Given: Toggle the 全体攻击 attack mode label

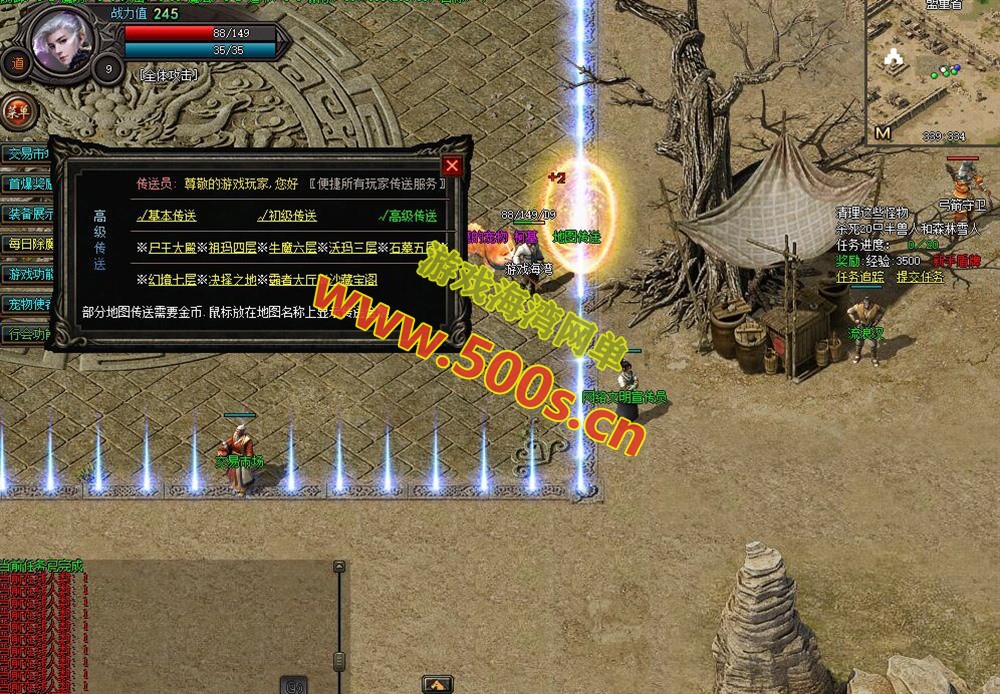Looking at the screenshot, I should pyautogui.click(x=169, y=75).
